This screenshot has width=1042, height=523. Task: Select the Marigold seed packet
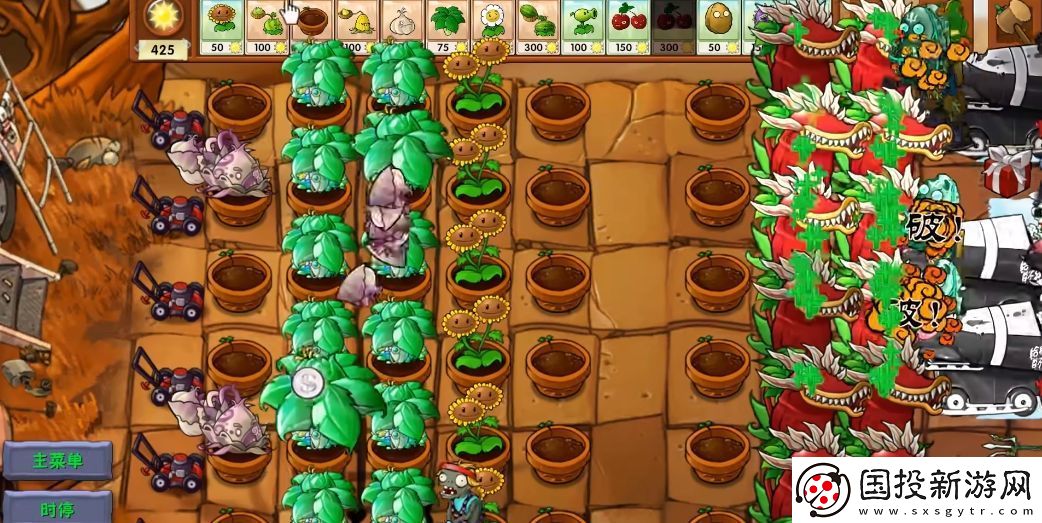pos(492,27)
